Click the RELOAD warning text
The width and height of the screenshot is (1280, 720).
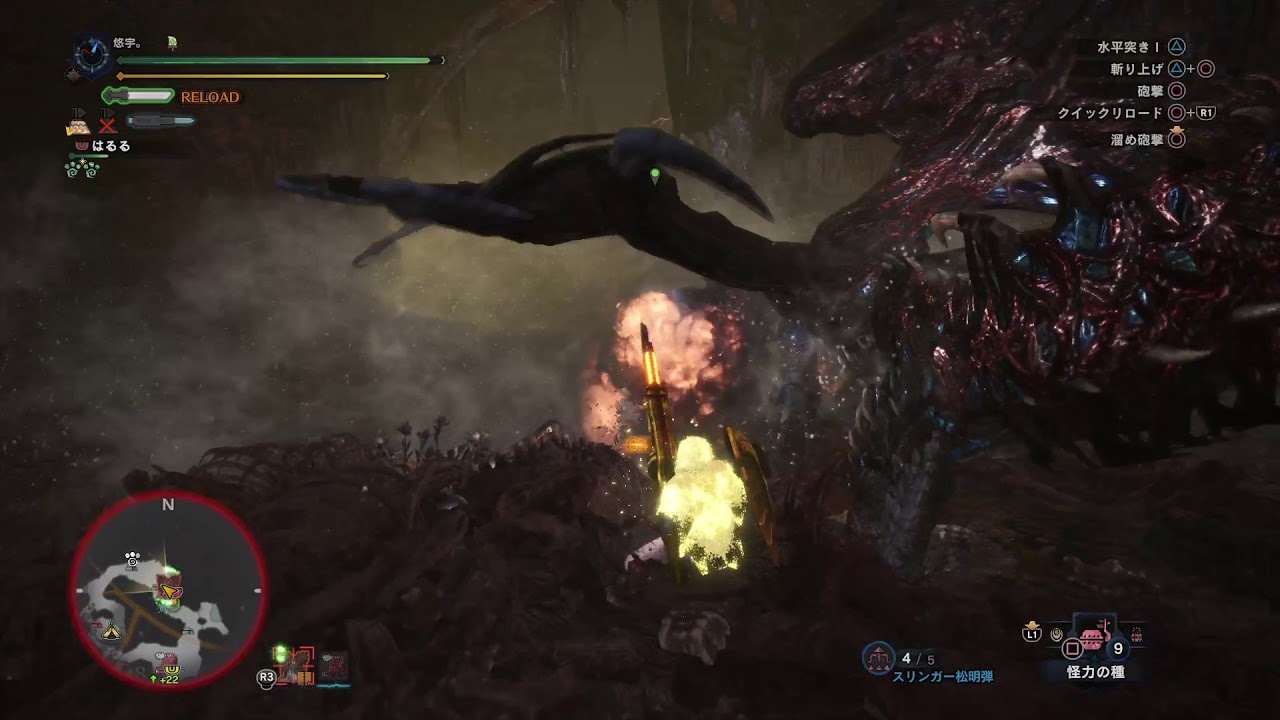click(x=210, y=97)
